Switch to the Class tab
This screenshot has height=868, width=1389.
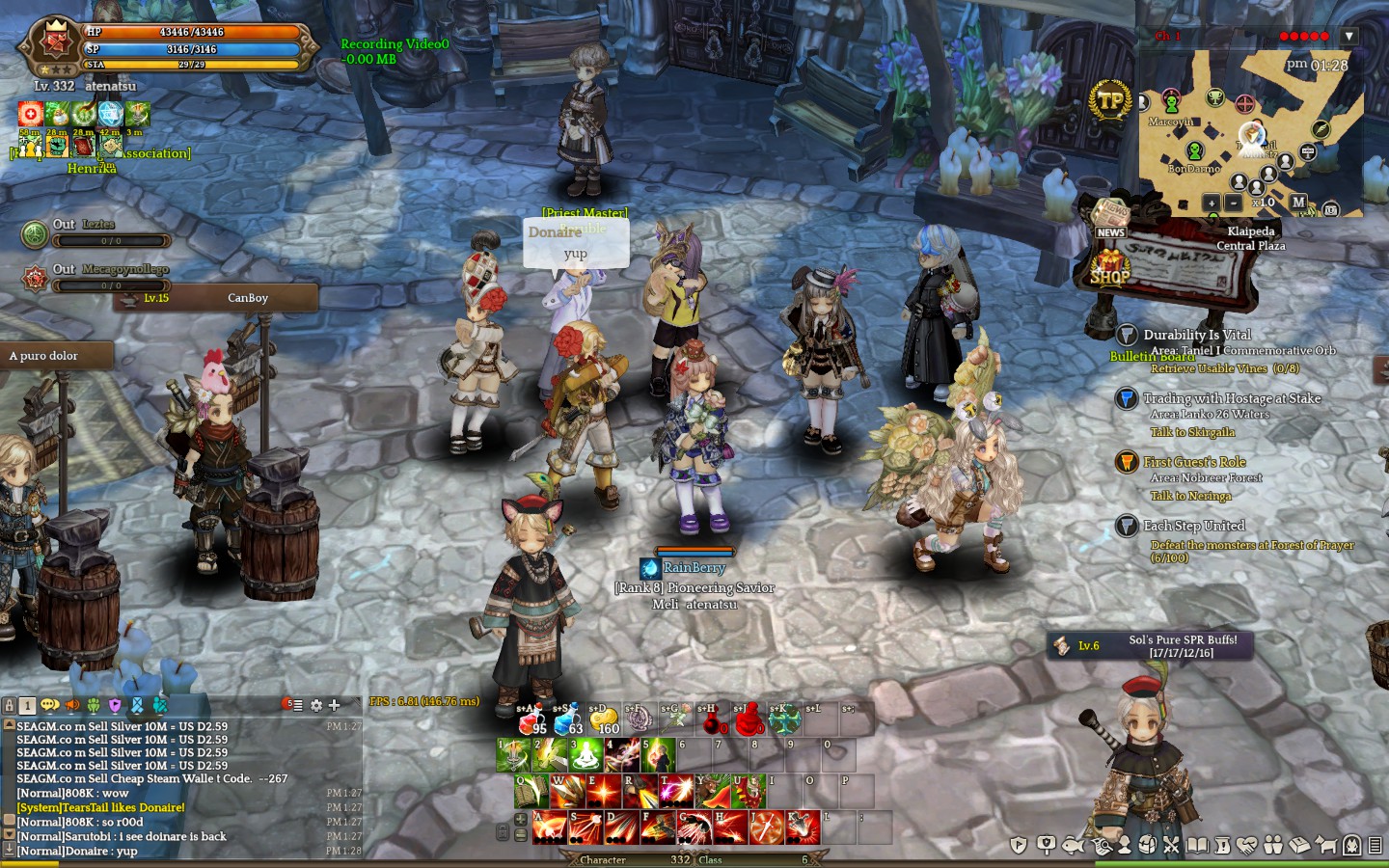pyautogui.click(x=711, y=859)
